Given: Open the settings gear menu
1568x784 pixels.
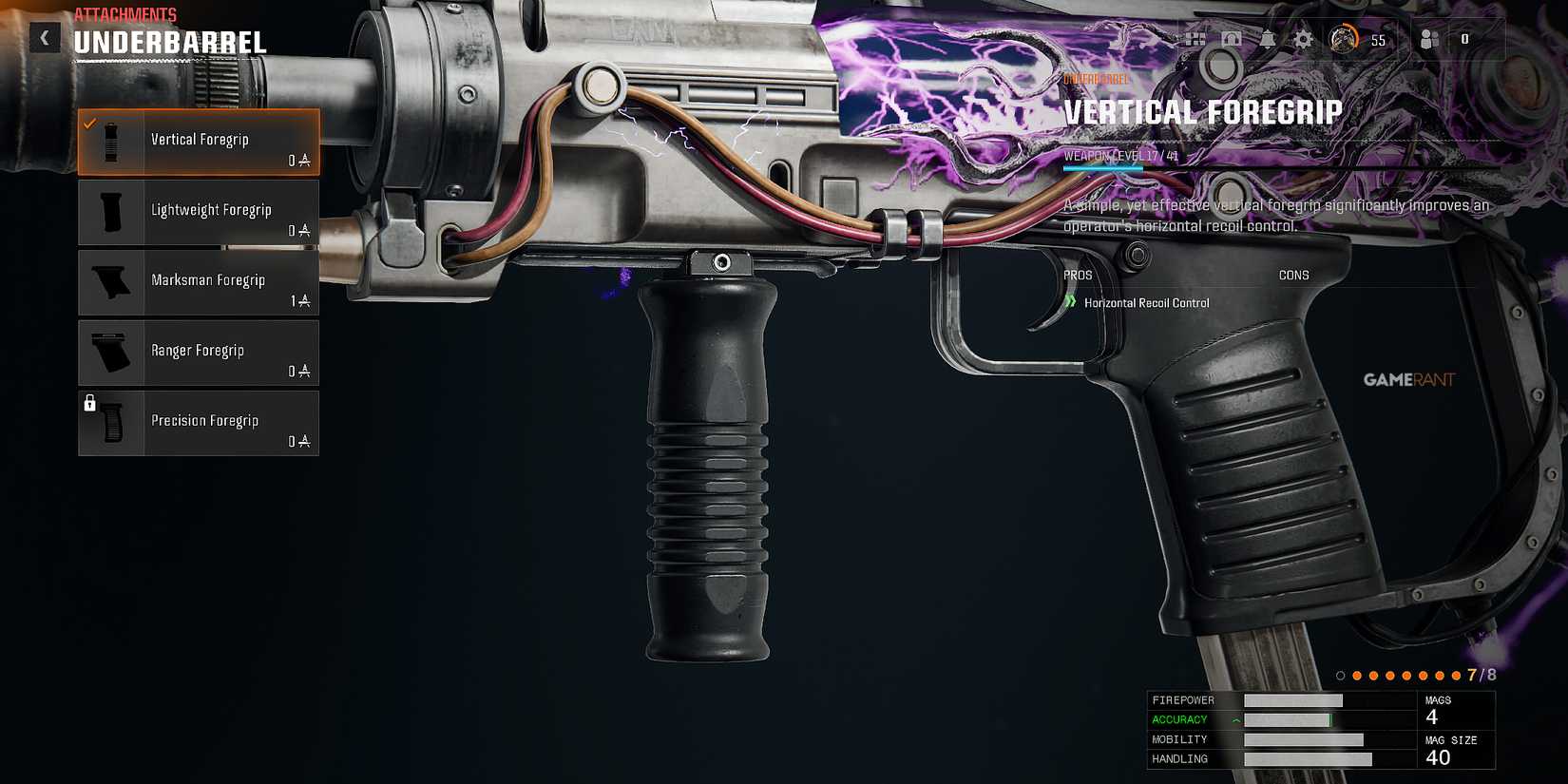Looking at the screenshot, I should (1303, 39).
